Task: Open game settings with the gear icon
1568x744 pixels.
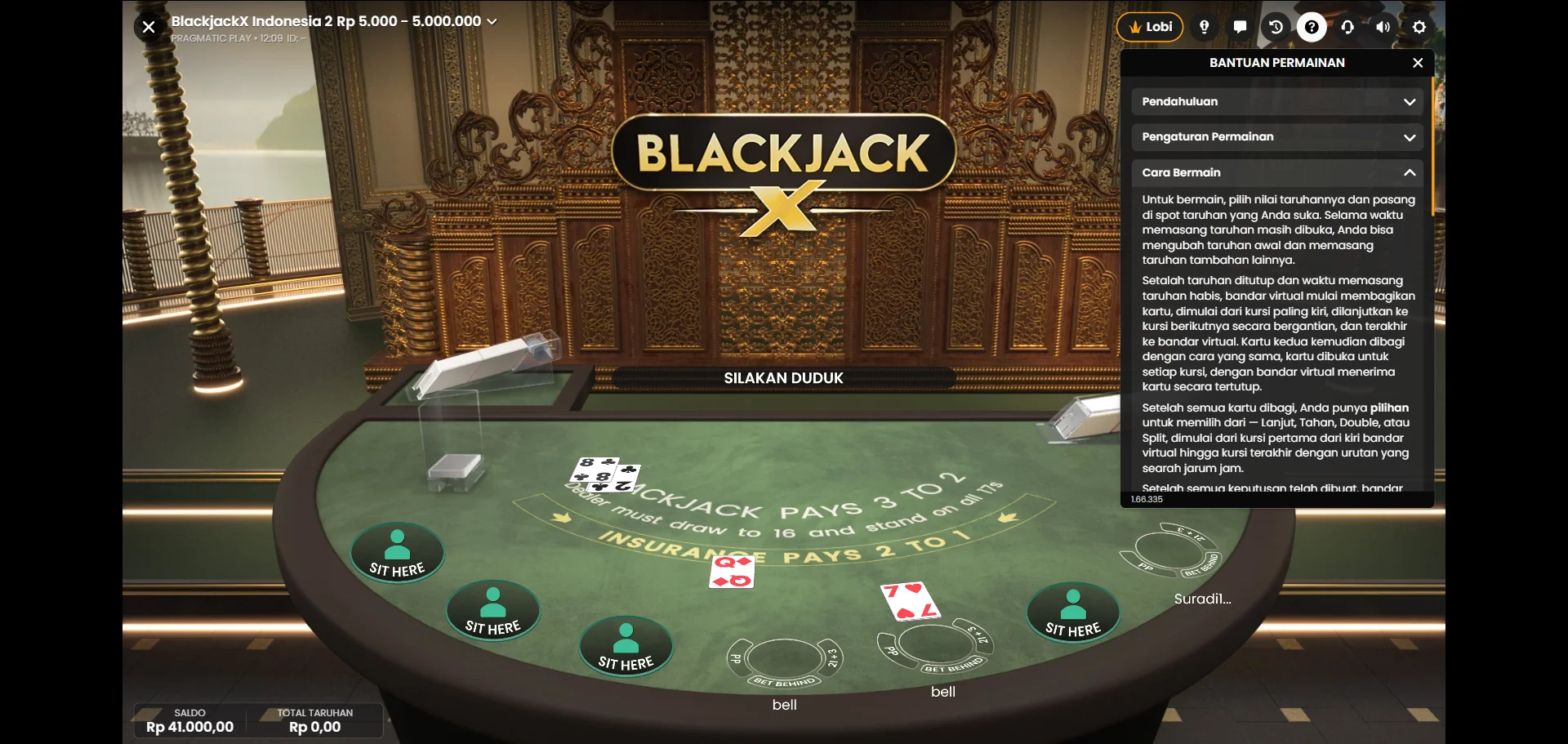Action: click(x=1419, y=26)
